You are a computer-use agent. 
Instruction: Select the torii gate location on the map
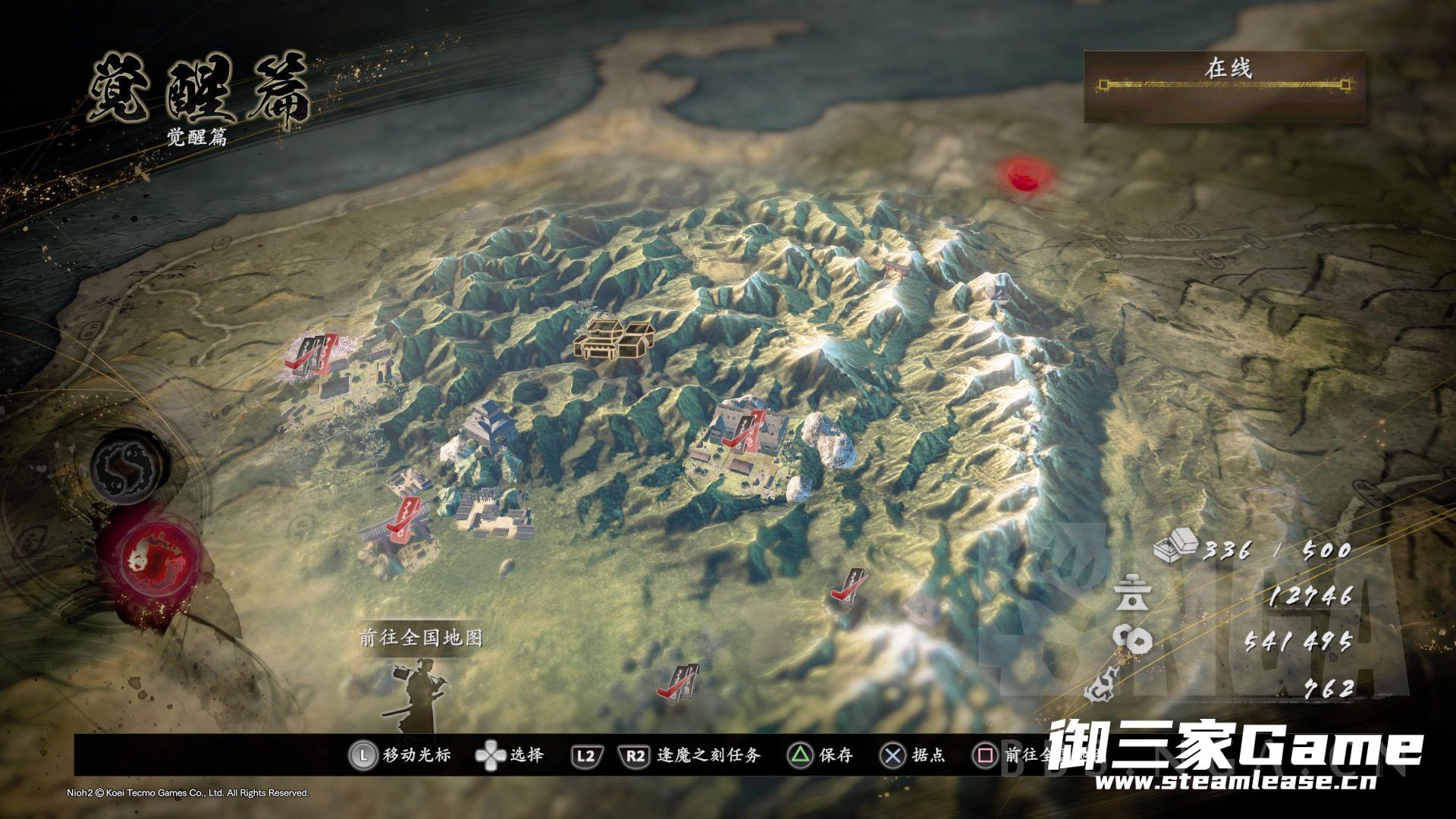[895, 269]
